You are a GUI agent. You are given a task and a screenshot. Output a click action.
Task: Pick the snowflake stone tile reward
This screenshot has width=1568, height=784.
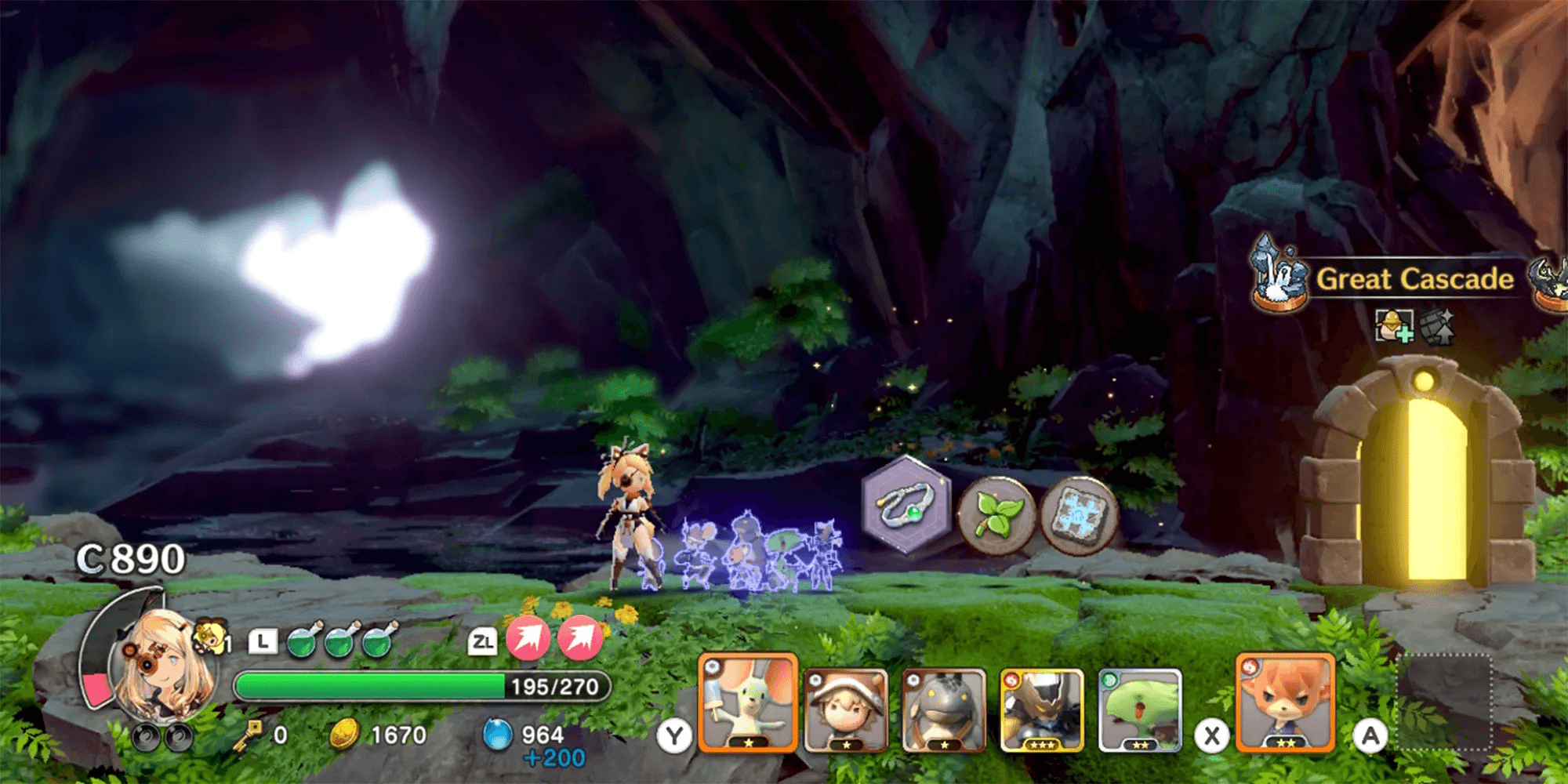[x=1080, y=515]
